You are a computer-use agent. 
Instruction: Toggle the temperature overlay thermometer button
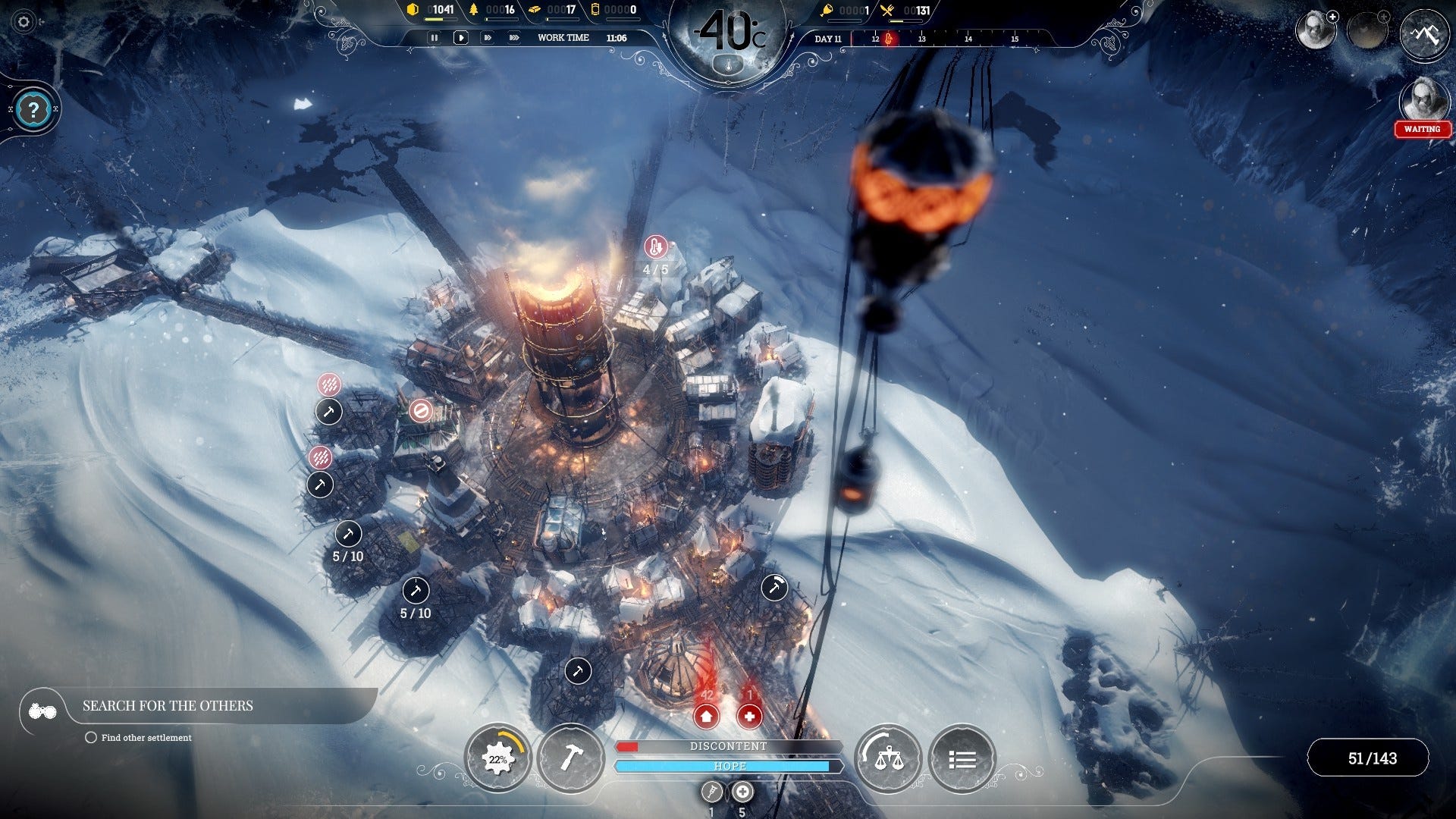coord(729,66)
